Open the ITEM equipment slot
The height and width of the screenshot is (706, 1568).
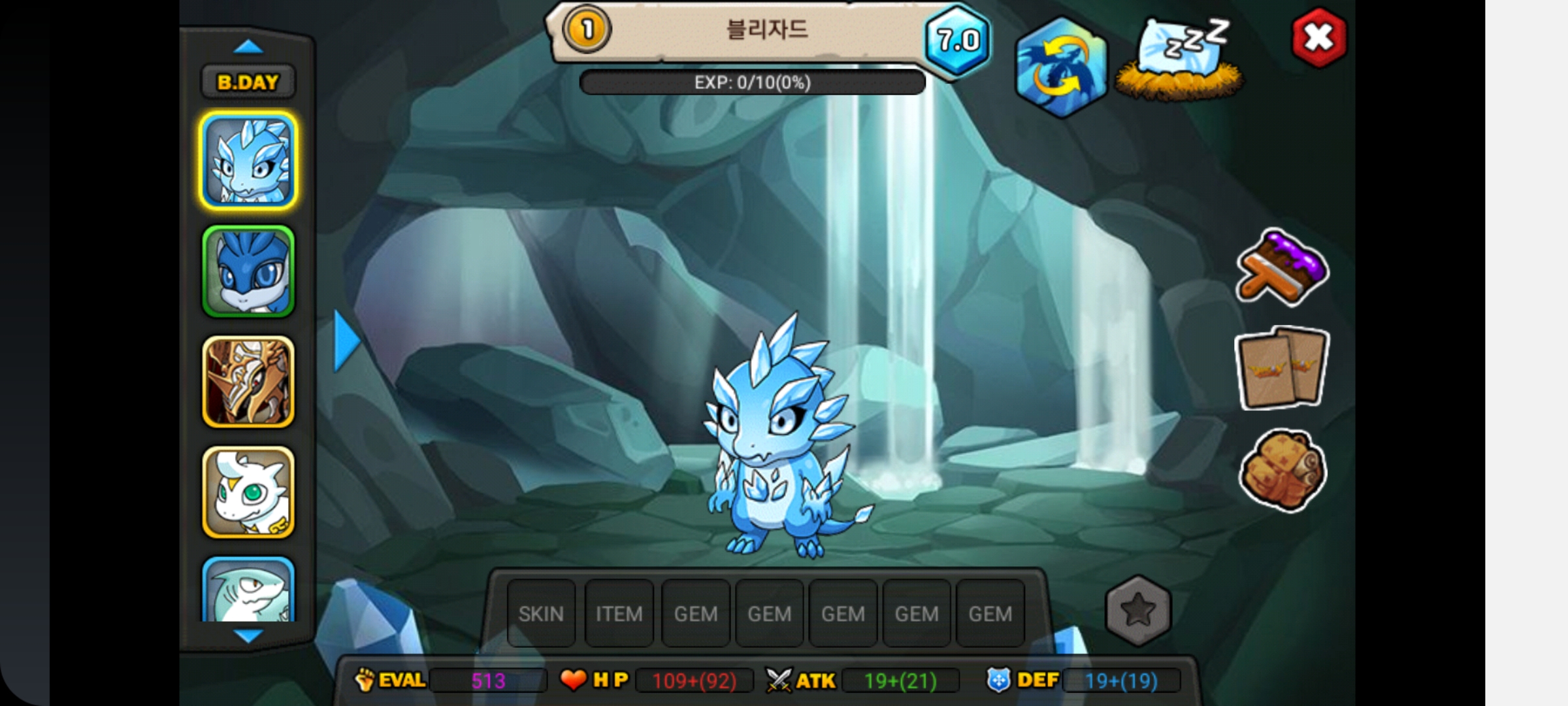pyautogui.click(x=619, y=614)
